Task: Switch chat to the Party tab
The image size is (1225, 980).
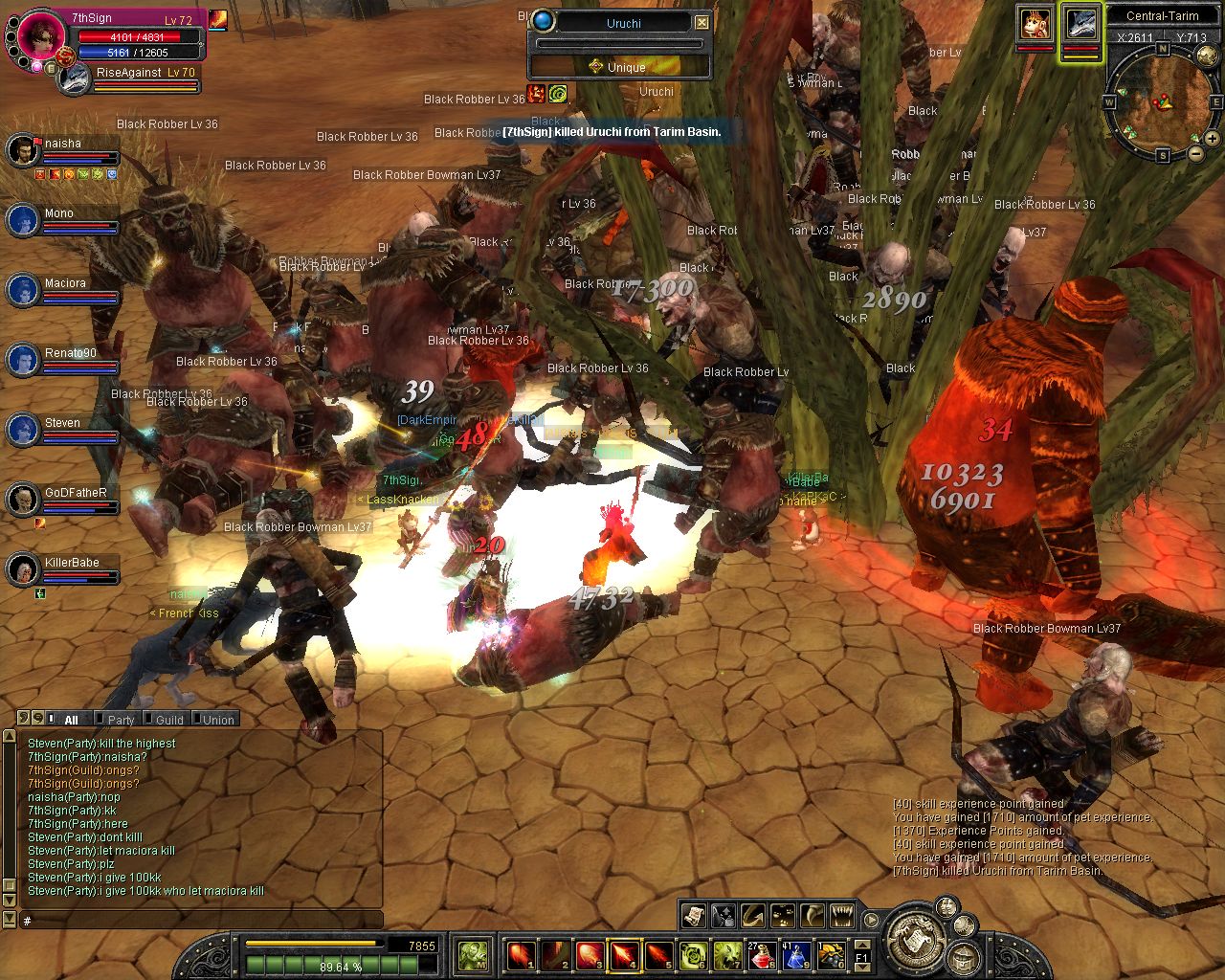Action: tap(120, 720)
